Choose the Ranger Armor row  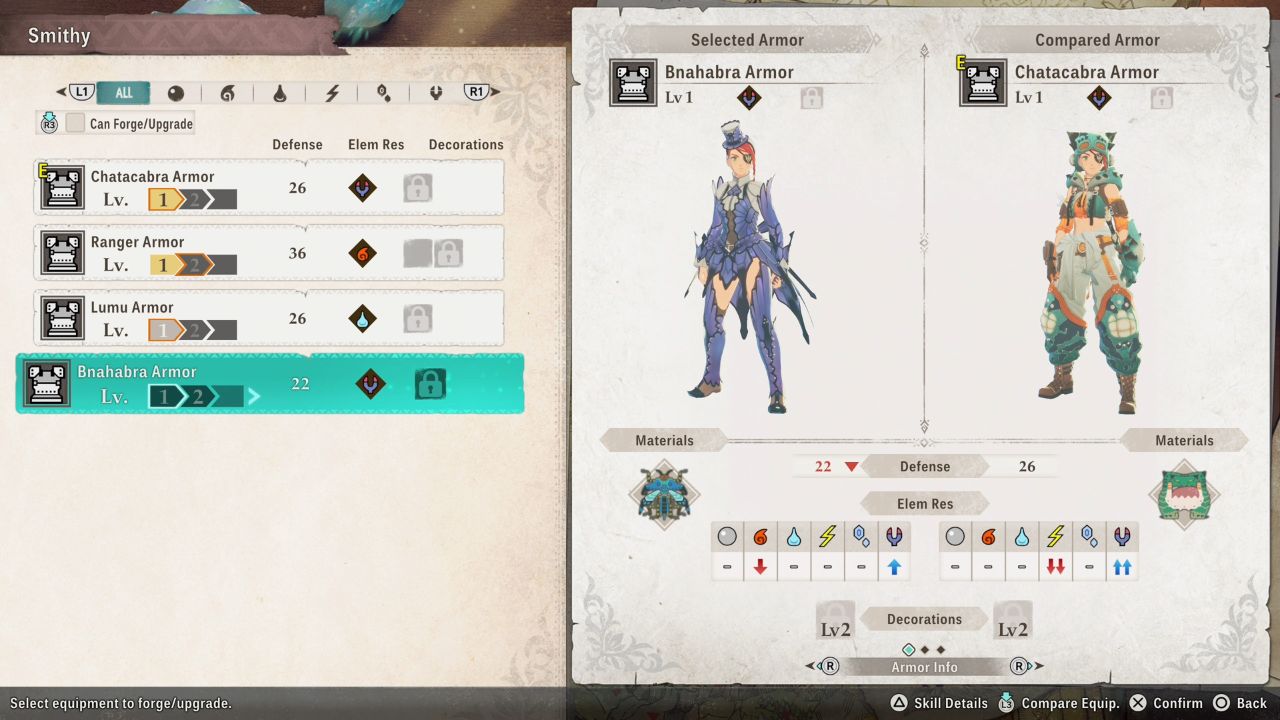point(270,253)
